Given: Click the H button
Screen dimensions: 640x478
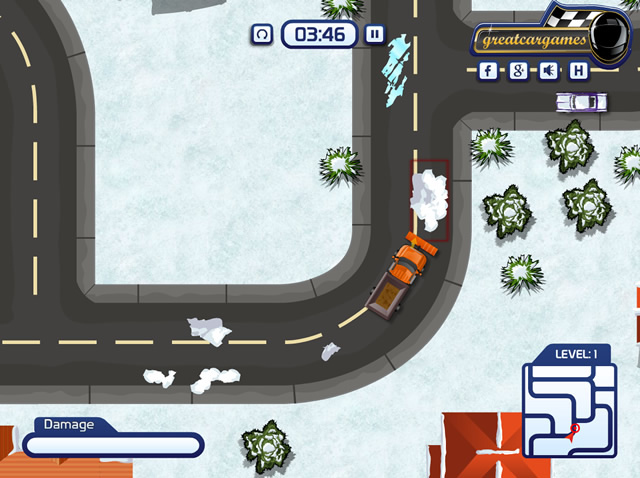Looking at the screenshot, I should pos(578,70).
